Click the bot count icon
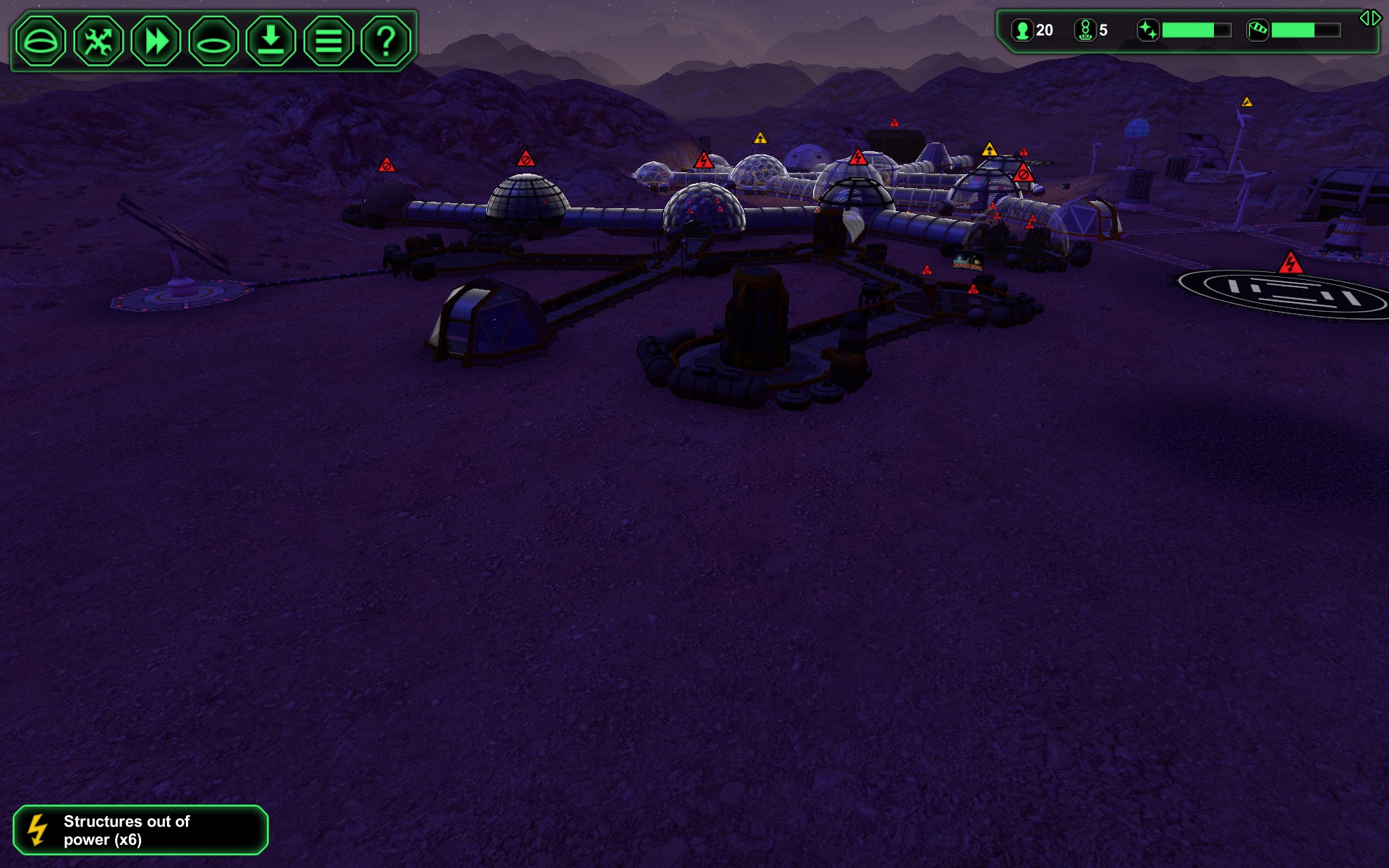This screenshot has height=868, width=1389. click(x=1084, y=30)
